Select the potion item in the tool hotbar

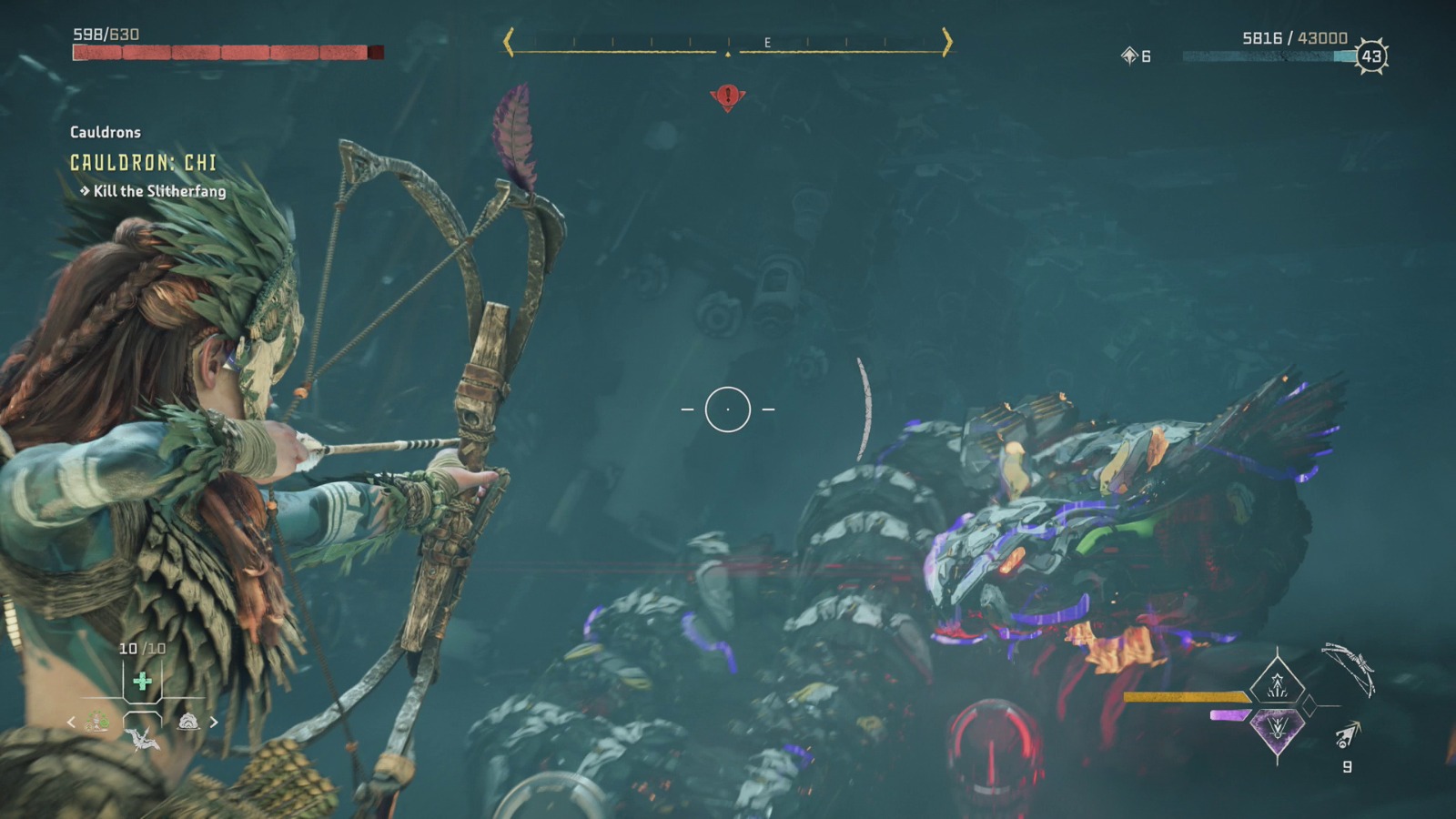click(97, 722)
